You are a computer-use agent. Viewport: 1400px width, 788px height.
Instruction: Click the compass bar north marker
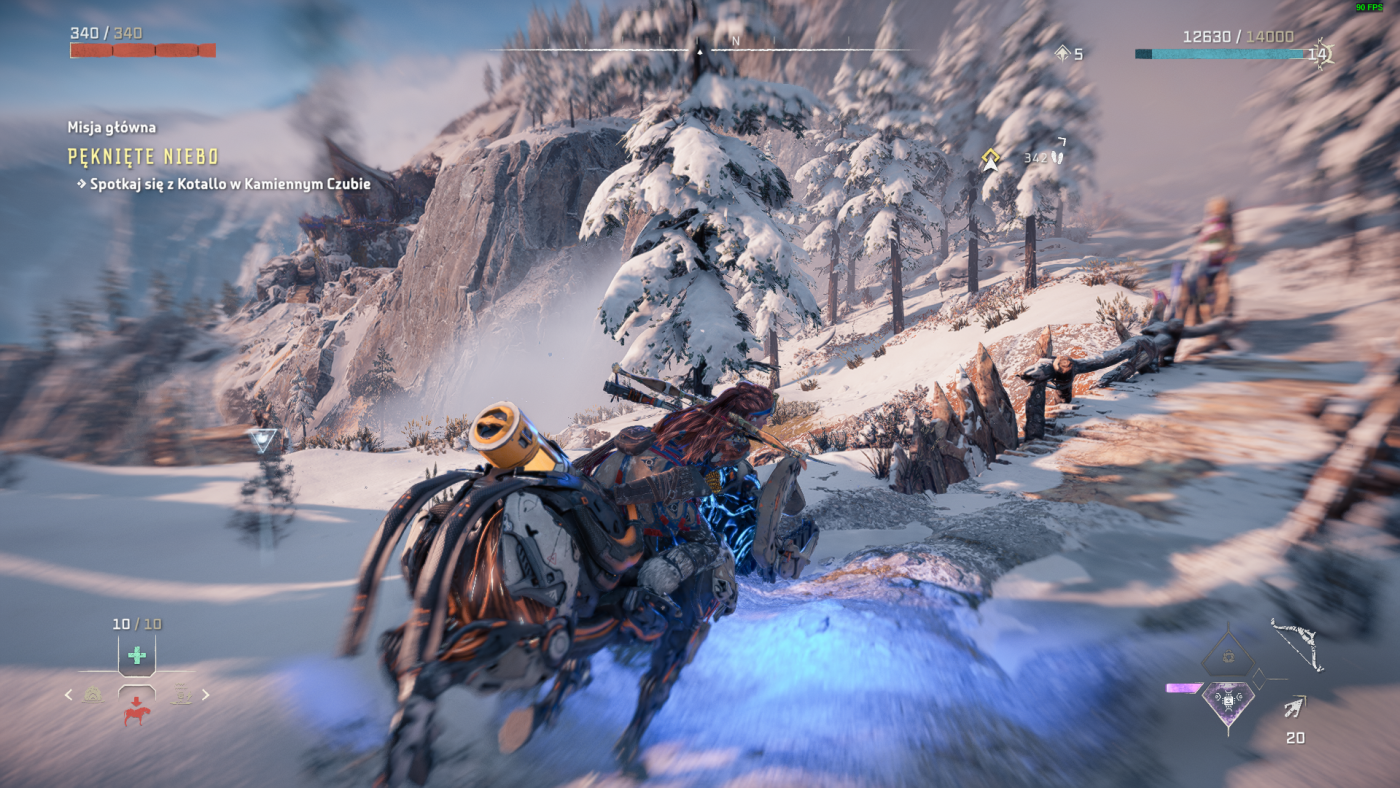point(736,42)
